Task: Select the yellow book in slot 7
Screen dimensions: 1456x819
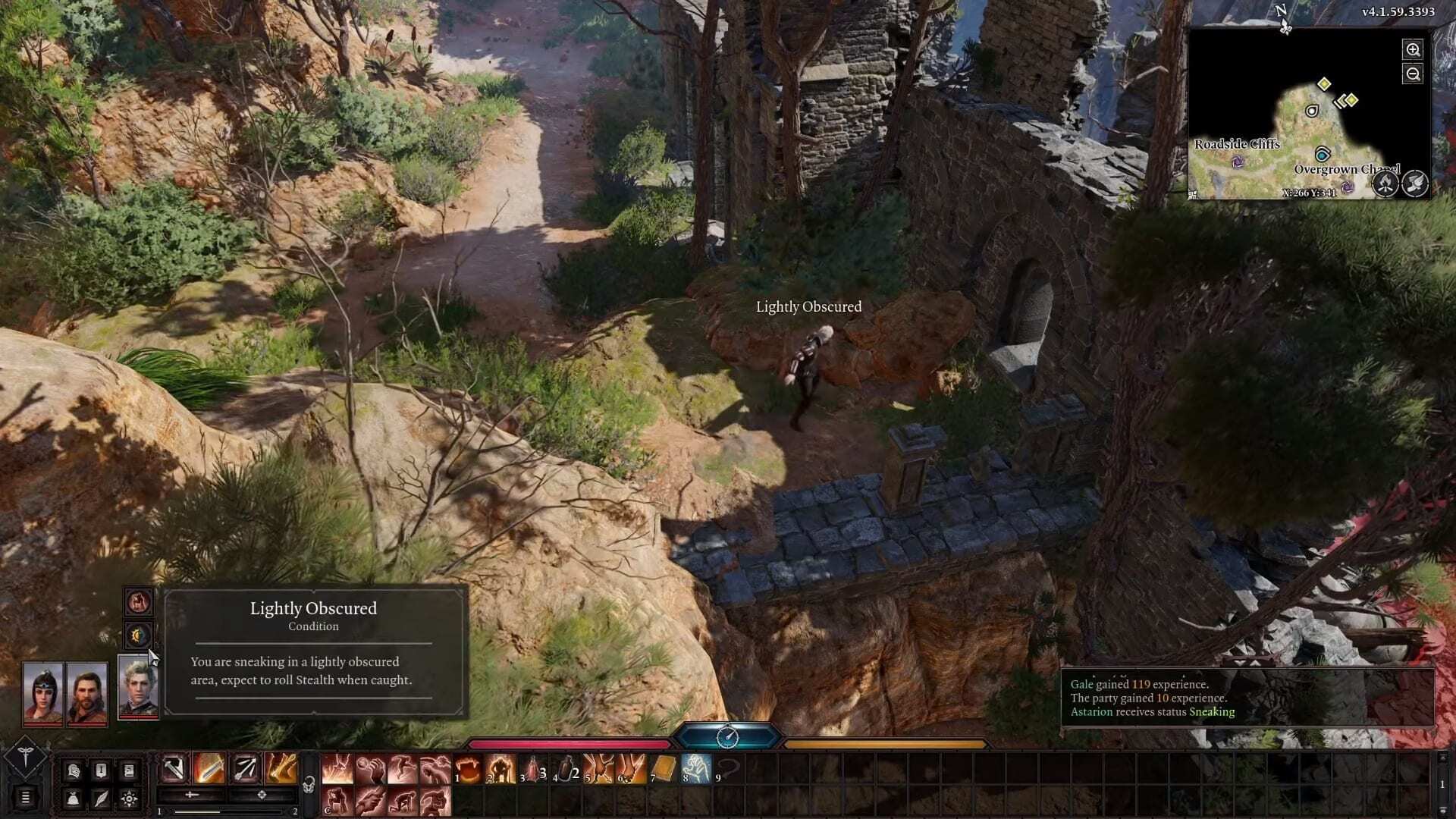Action: click(x=663, y=769)
